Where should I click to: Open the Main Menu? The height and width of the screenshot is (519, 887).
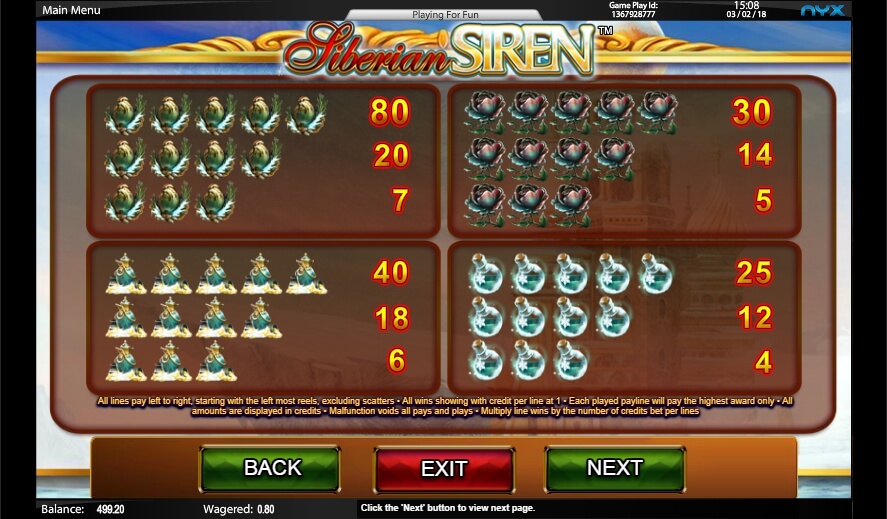click(x=72, y=11)
